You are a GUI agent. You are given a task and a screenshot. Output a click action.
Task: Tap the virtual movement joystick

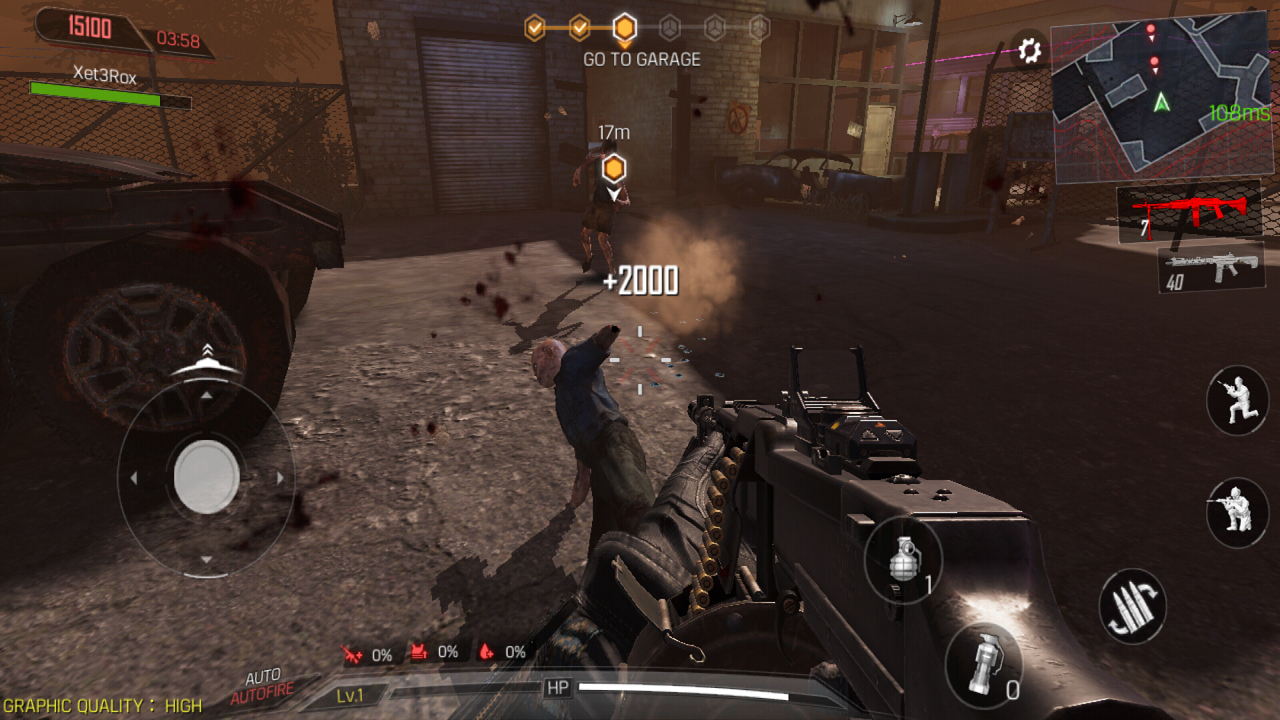206,477
